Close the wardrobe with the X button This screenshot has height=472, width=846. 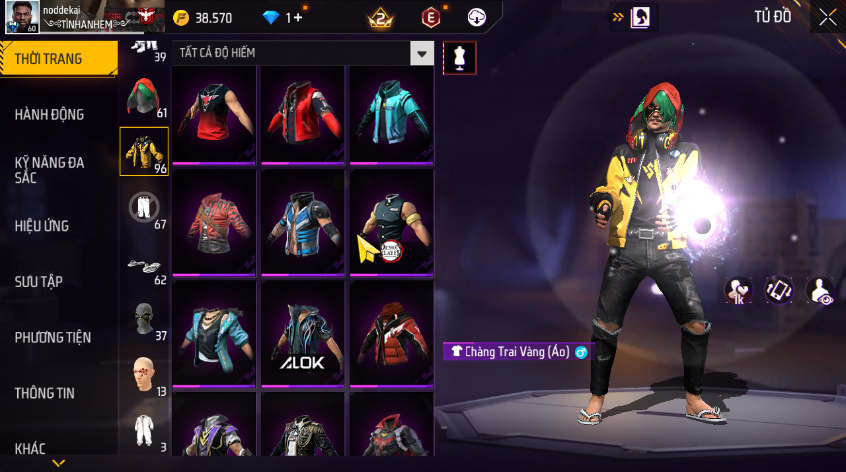[x=827, y=17]
